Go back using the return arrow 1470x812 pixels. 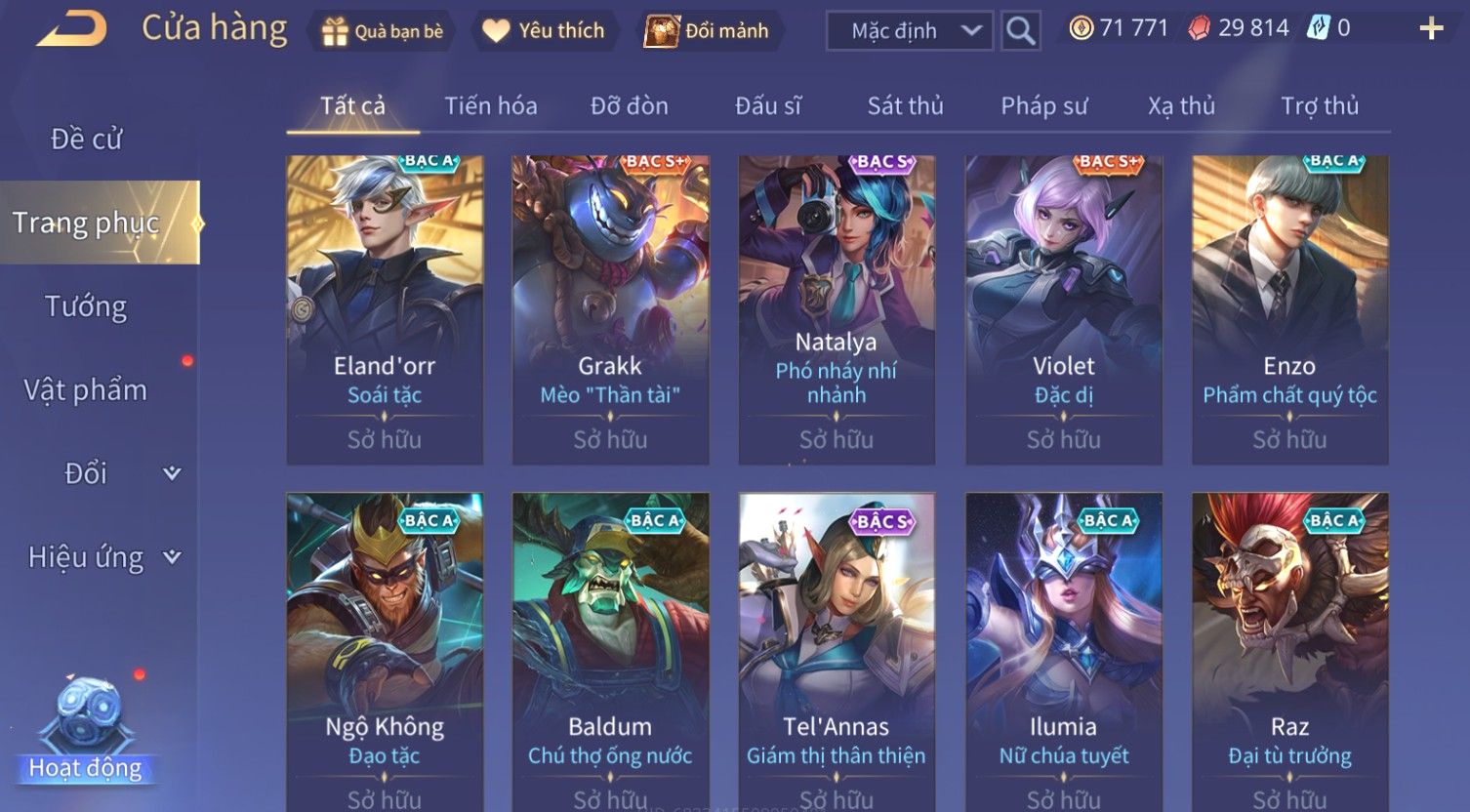pyautogui.click(x=71, y=29)
